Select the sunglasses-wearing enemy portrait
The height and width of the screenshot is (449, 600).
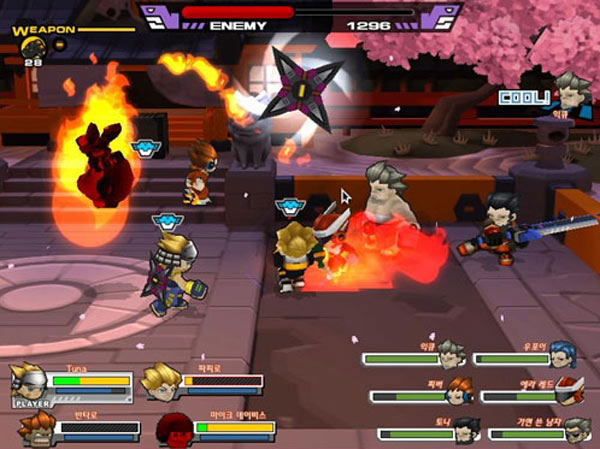[x=576, y=430]
